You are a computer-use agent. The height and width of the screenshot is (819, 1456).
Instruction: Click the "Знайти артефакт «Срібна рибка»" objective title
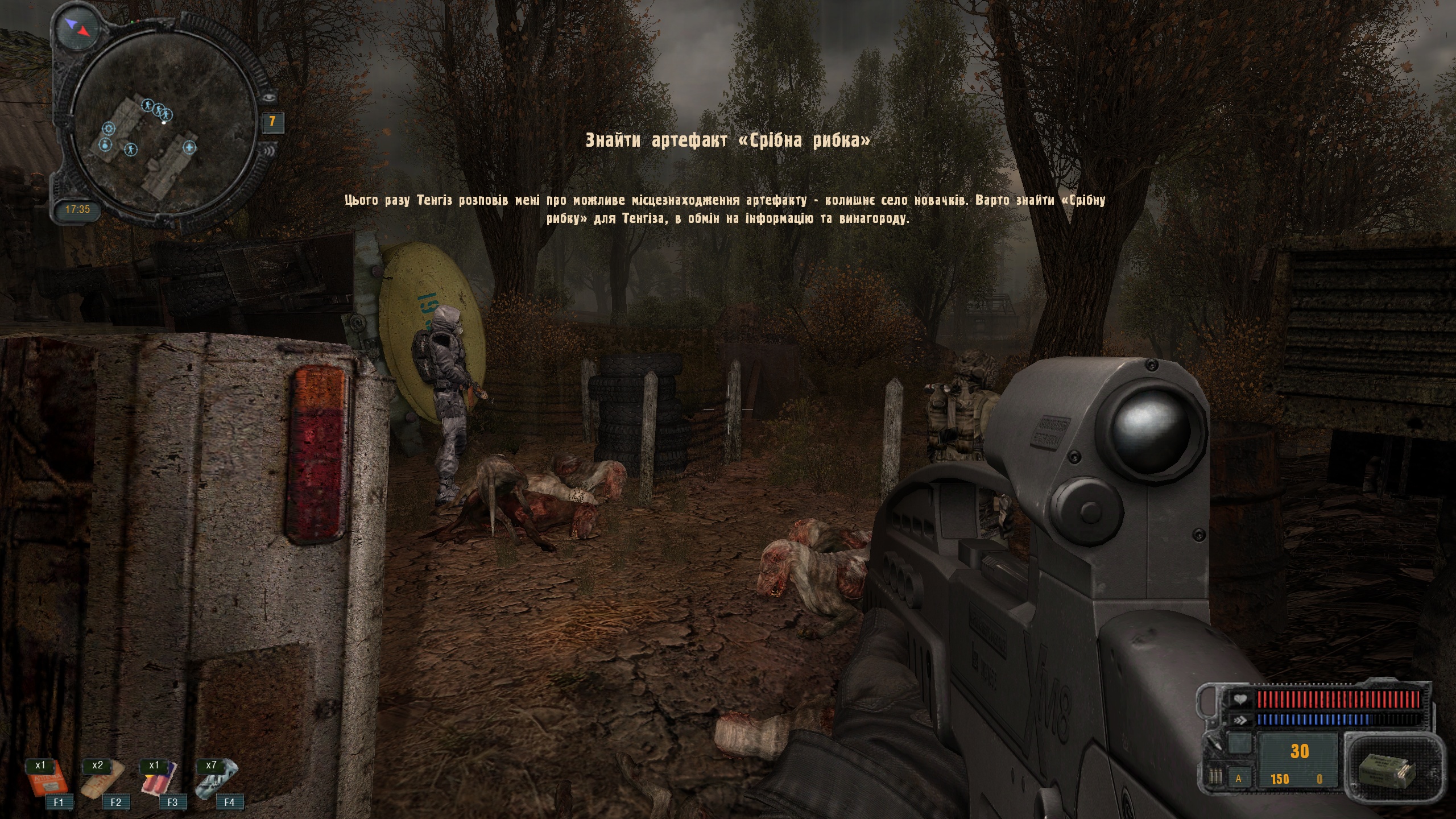[727, 140]
